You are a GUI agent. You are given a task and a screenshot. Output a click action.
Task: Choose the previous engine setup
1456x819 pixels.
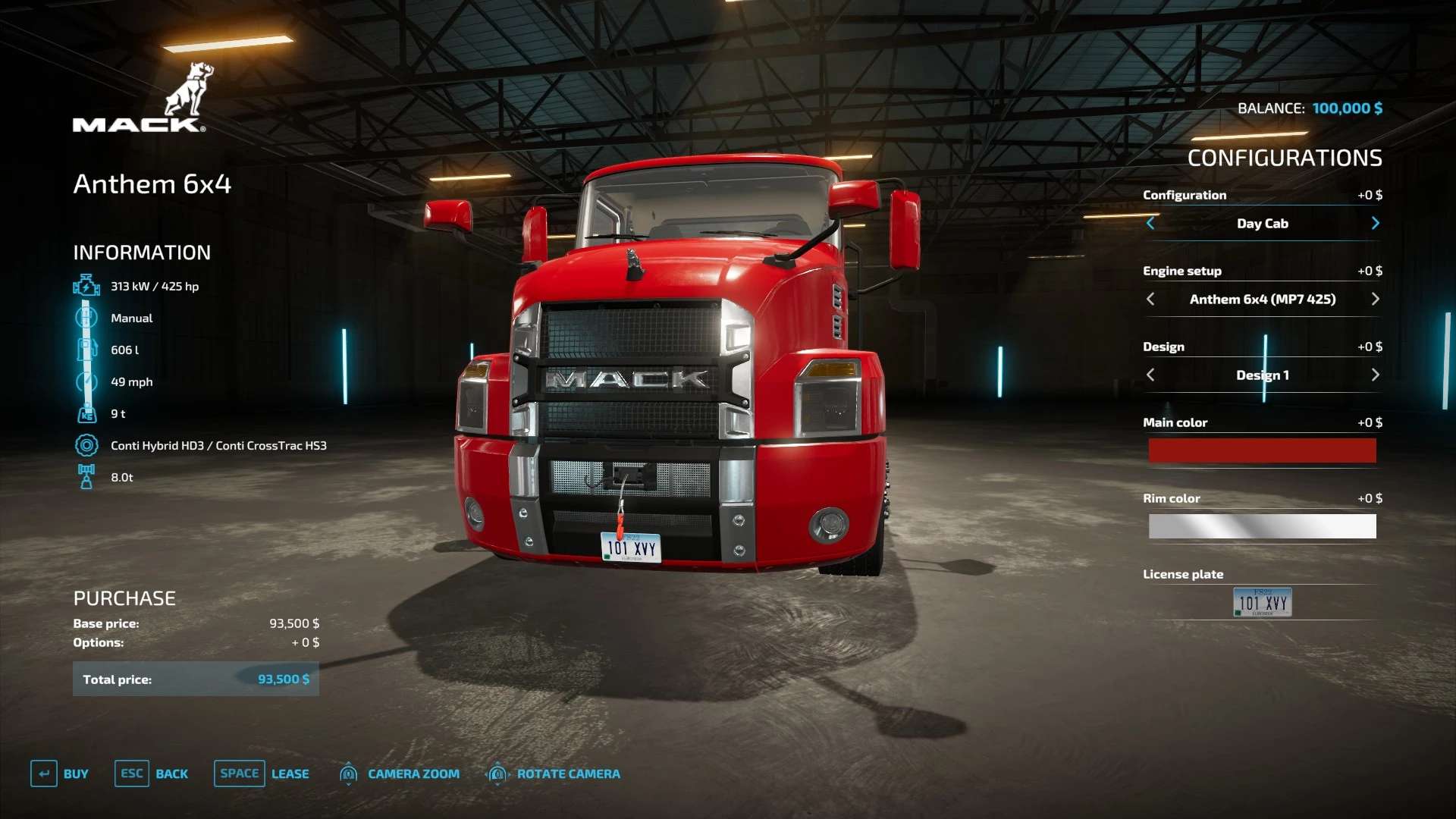(1150, 299)
